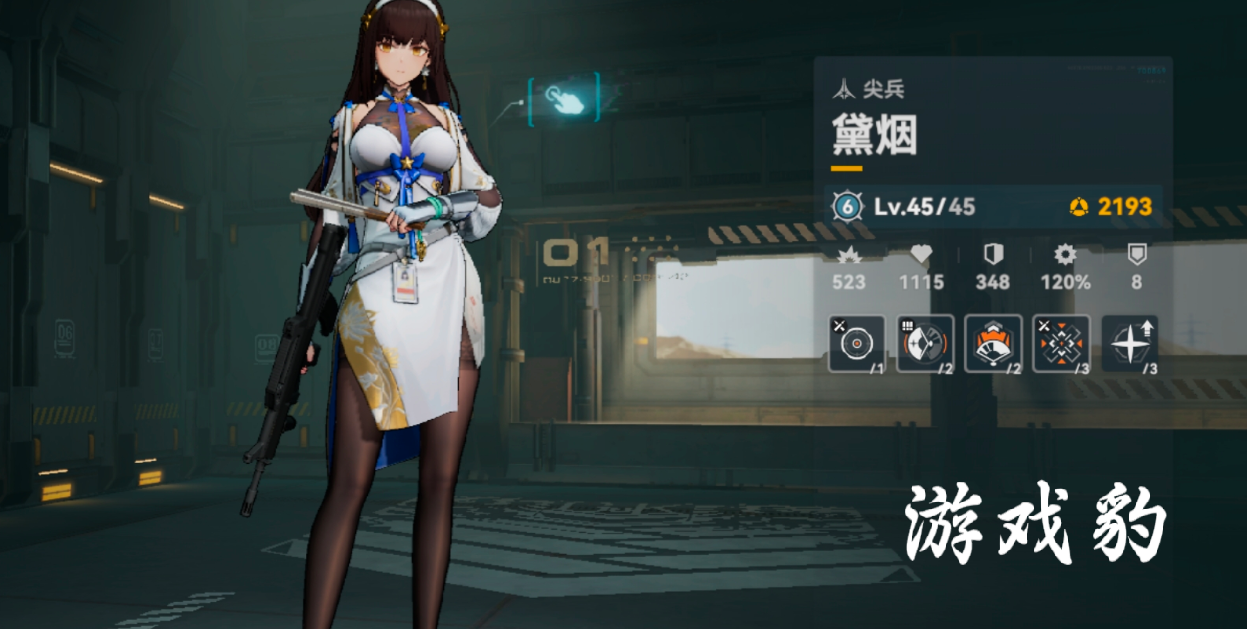The image size is (1247, 629).
Task: Open the circular target skill icon
Action: coord(857,344)
